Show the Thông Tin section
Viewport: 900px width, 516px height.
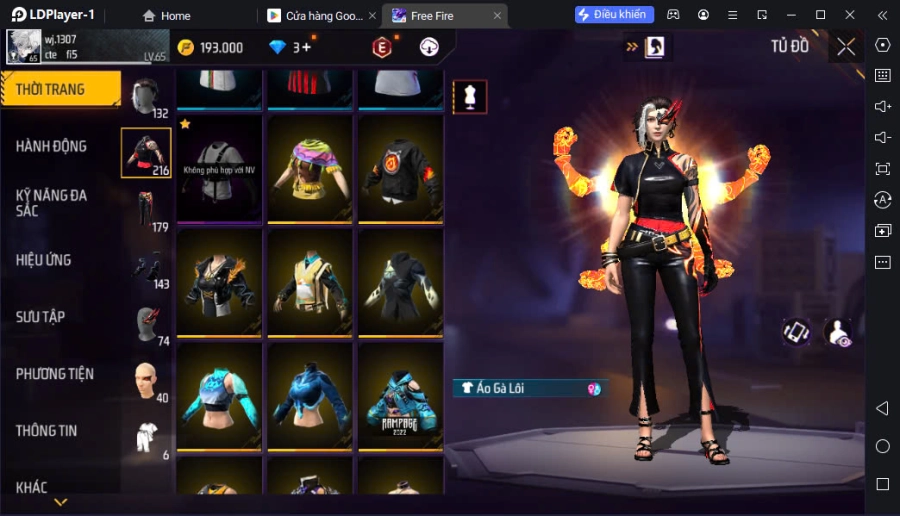click(x=47, y=431)
